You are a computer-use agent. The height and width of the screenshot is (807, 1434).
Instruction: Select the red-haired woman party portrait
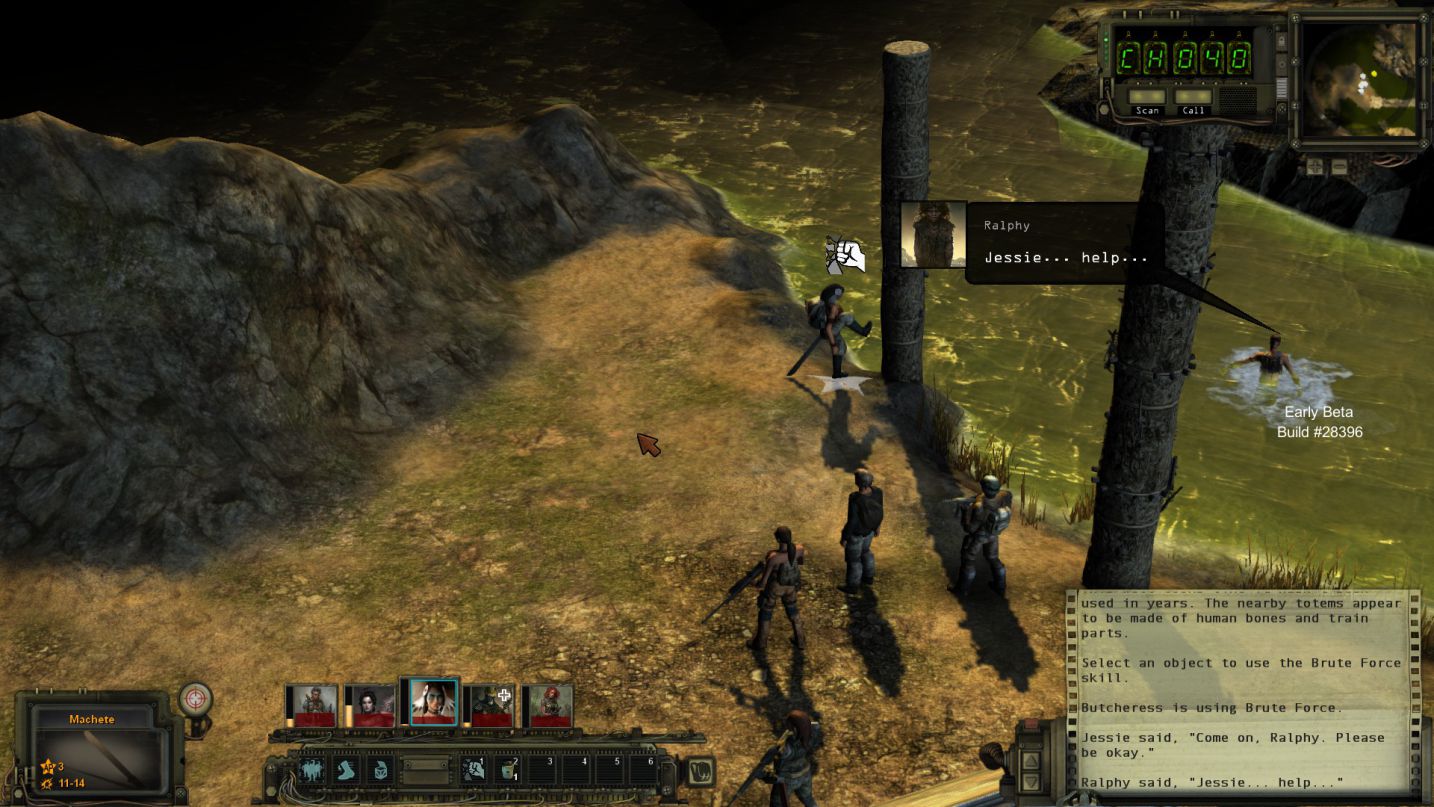tap(548, 705)
